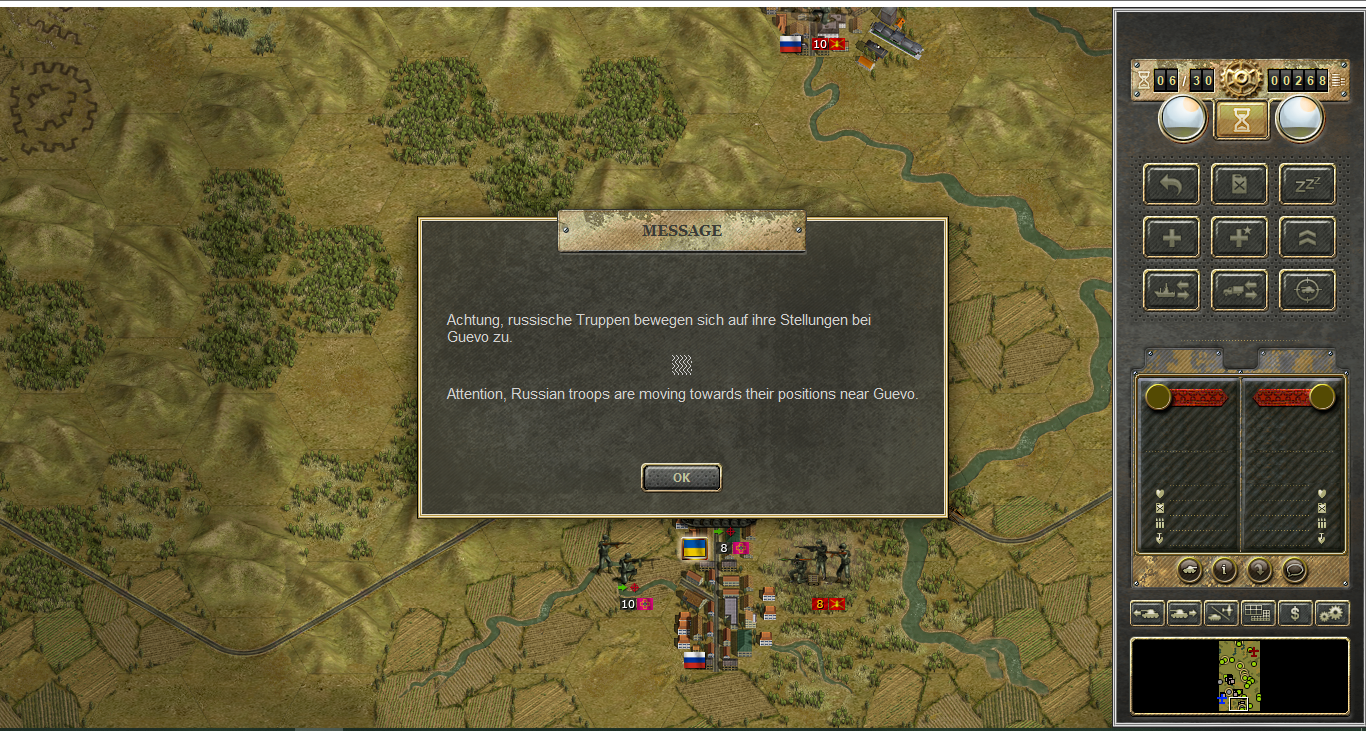Toggle the ground/air tank-plane view button

pos(1221,613)
